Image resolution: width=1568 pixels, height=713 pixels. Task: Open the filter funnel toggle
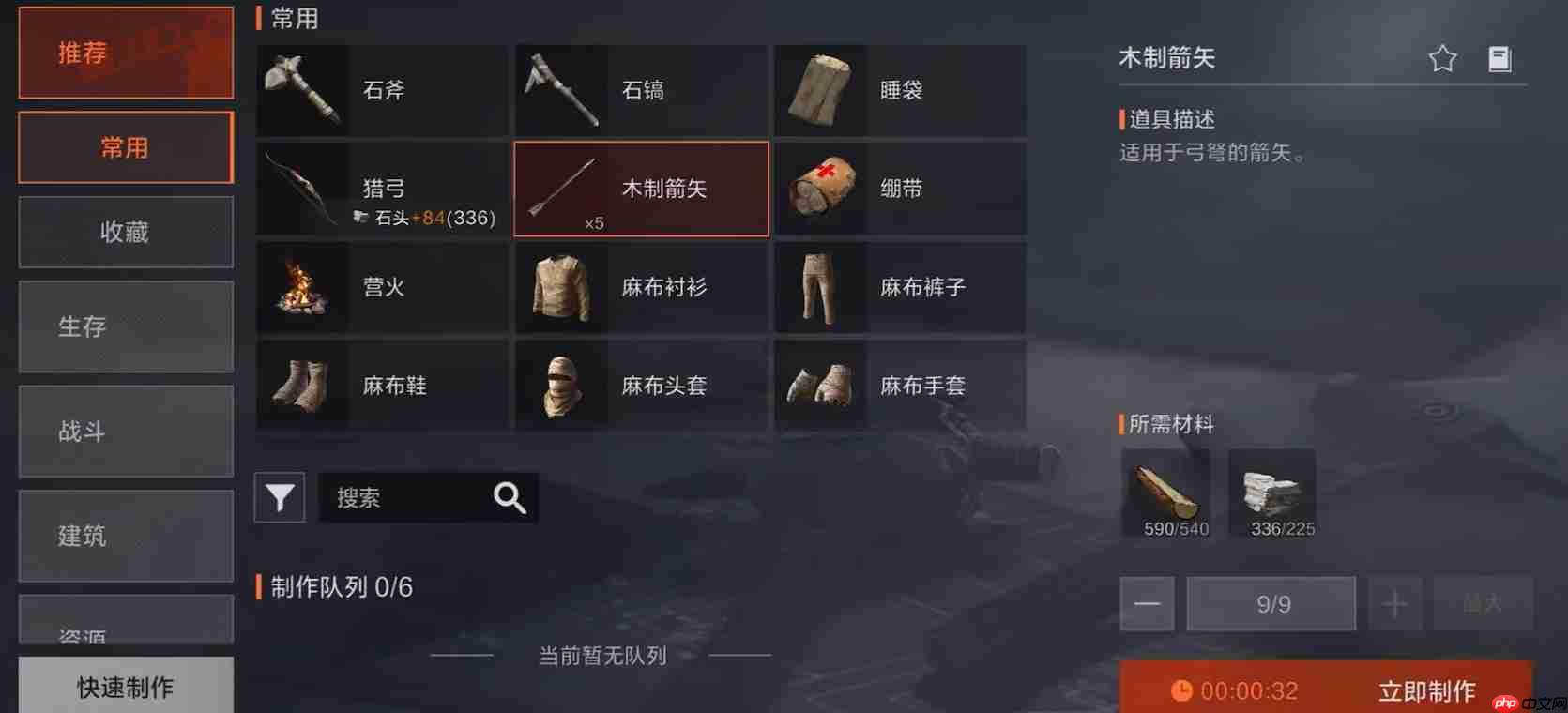click(279, 497)
